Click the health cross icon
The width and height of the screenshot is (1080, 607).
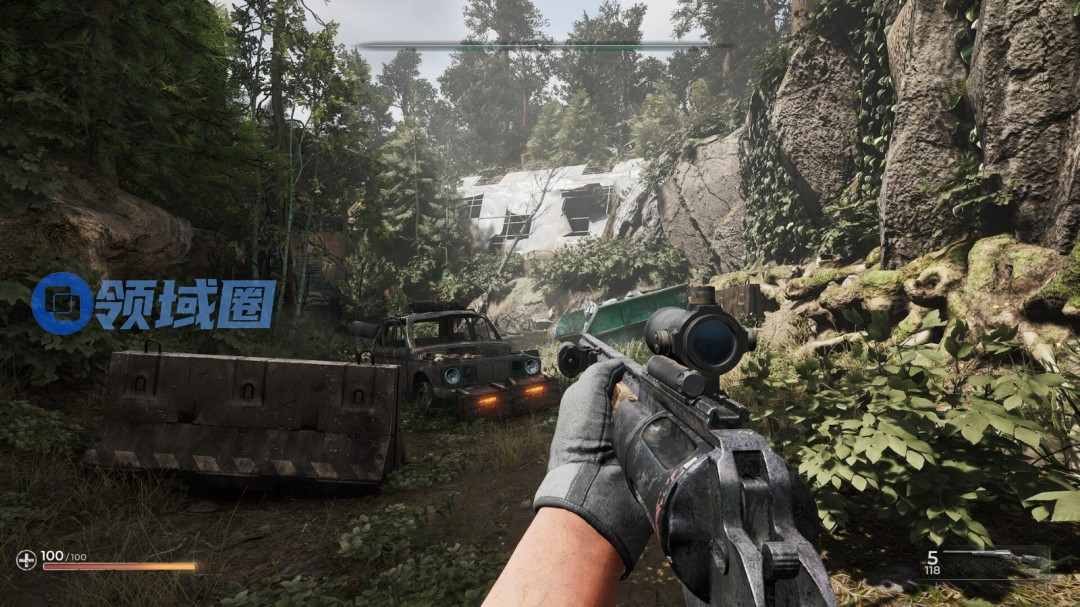click(x=26, y=560)
